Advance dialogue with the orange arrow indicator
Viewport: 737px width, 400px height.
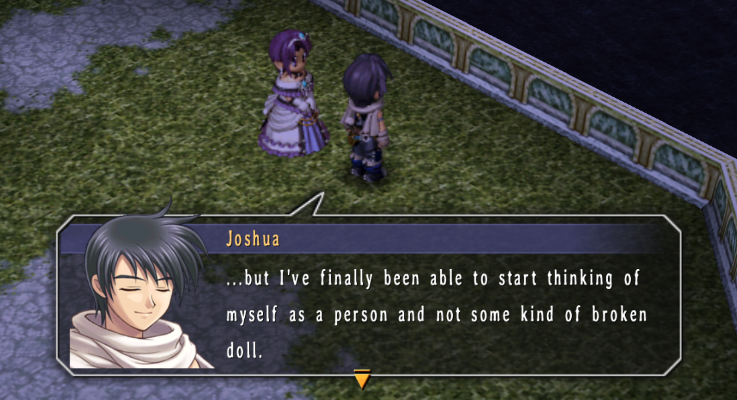point(362,378)
